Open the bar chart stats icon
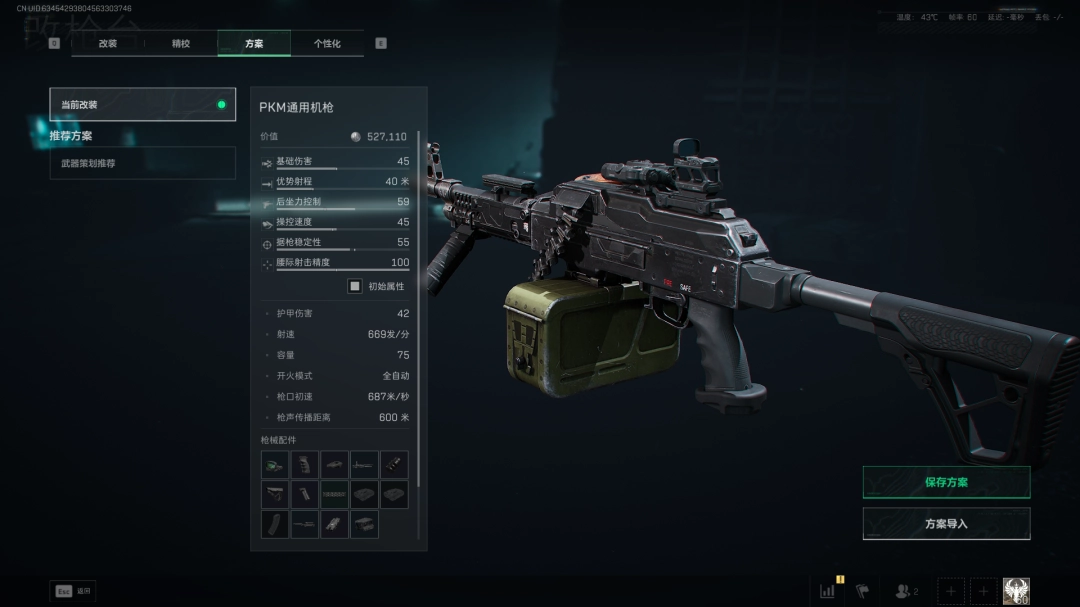The width and height of the screenshot is (1080, 607). pyautogui.click(x=827, y=591)
